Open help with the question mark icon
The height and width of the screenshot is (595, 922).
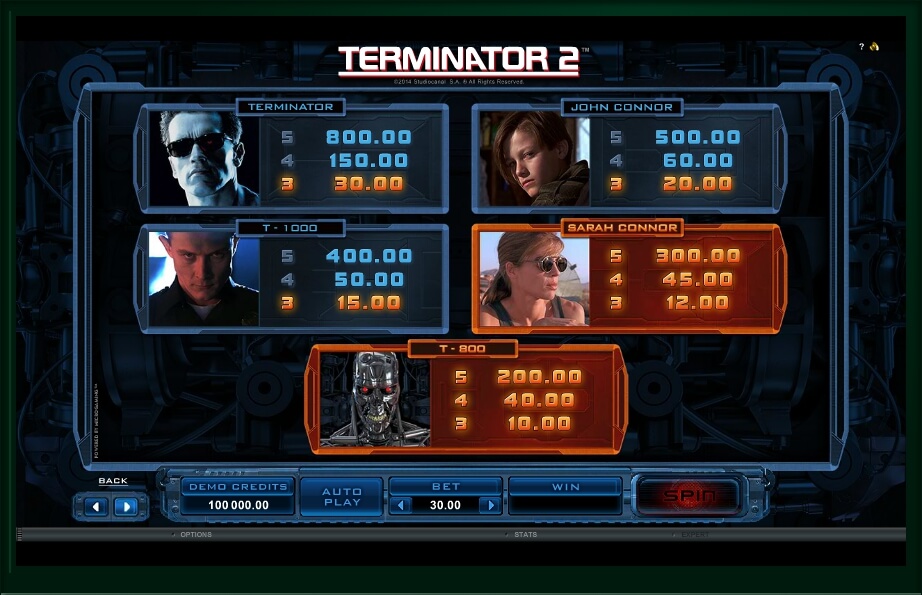tap(861, 47)
